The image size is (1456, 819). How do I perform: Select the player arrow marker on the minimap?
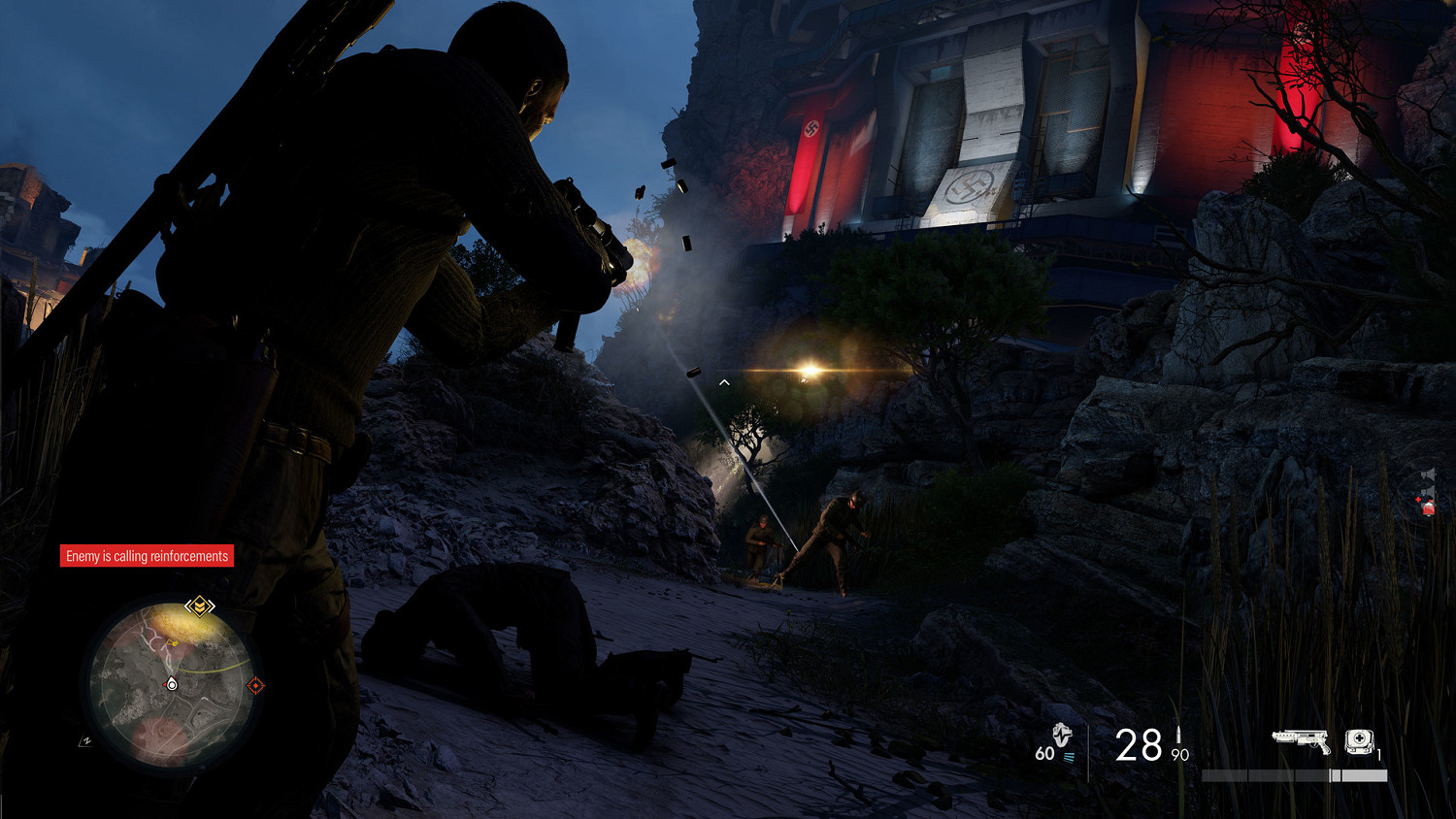(172, 684)
